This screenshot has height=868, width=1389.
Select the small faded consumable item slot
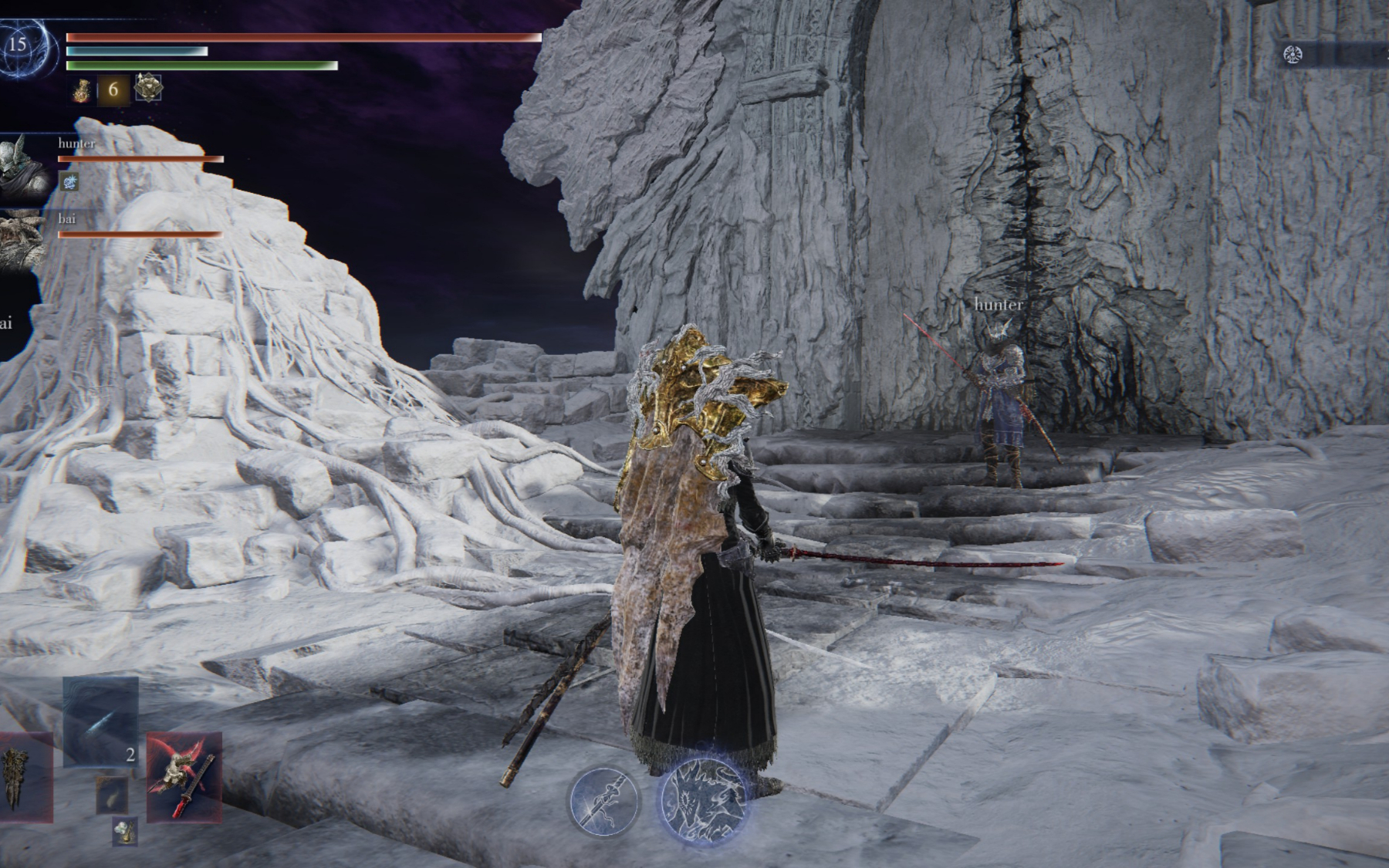(x=112, y=795)
